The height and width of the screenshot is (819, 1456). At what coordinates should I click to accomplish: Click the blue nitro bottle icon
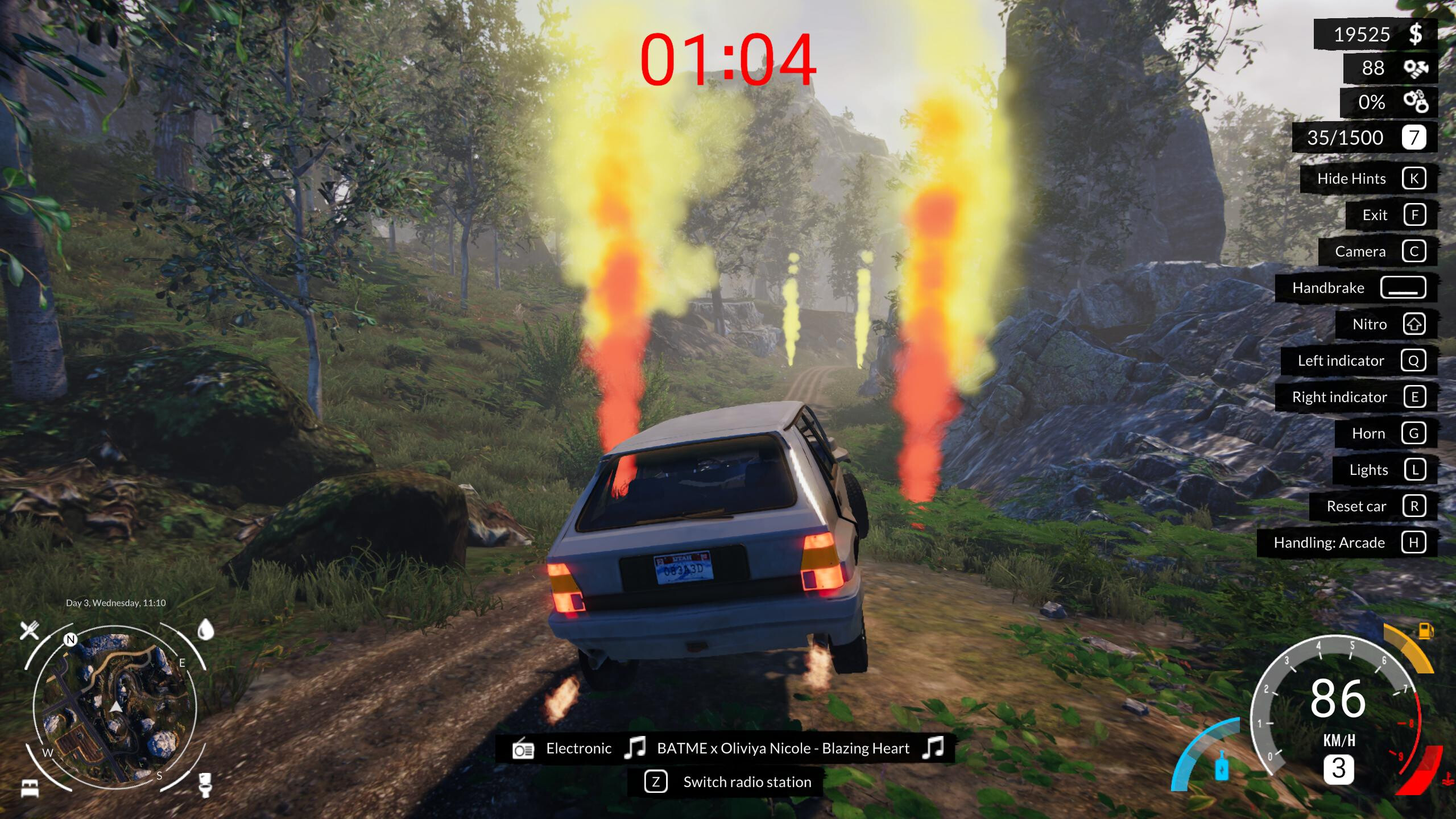pyautogui.click(x=1221, y=766)
